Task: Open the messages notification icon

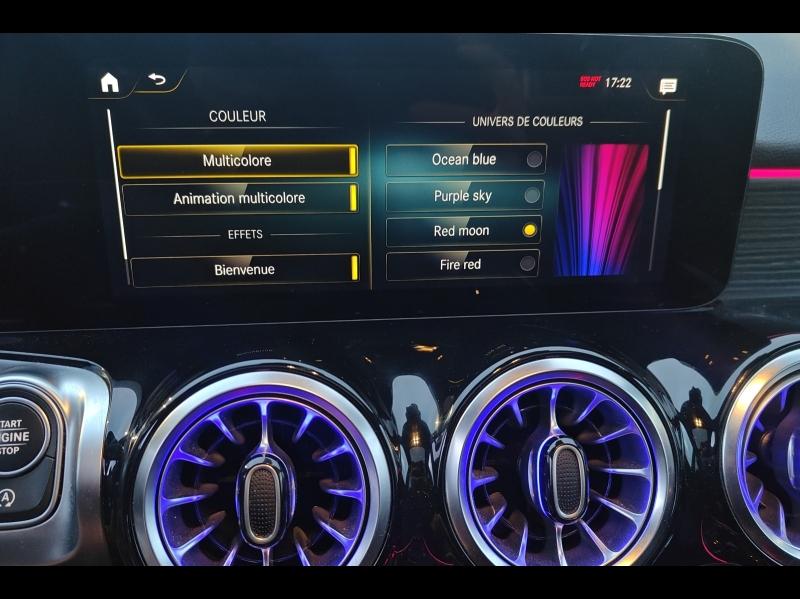Action: pos(667,87)
